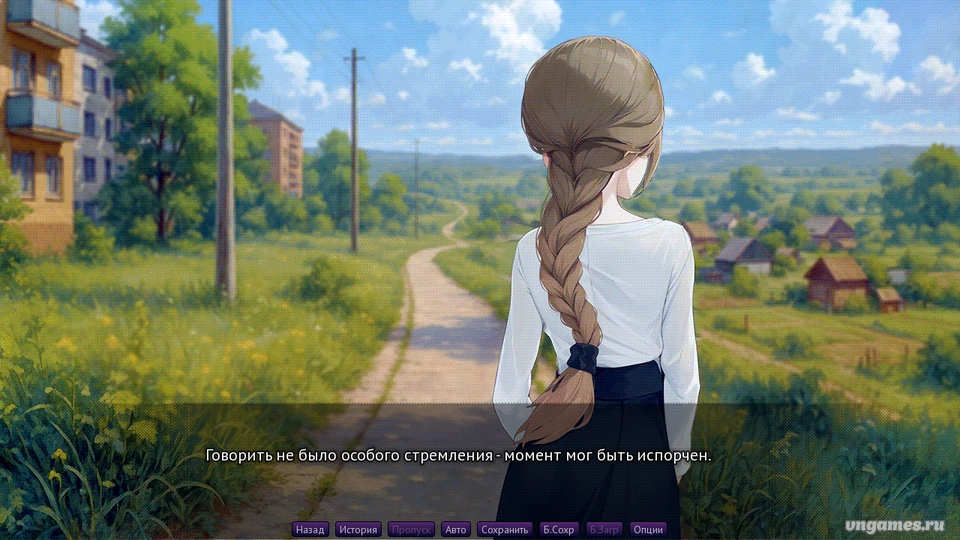Screen dimensions: 960x540
Task: Open the Опции settings menu
Action: pyautogui.click(x=648, y=529)
